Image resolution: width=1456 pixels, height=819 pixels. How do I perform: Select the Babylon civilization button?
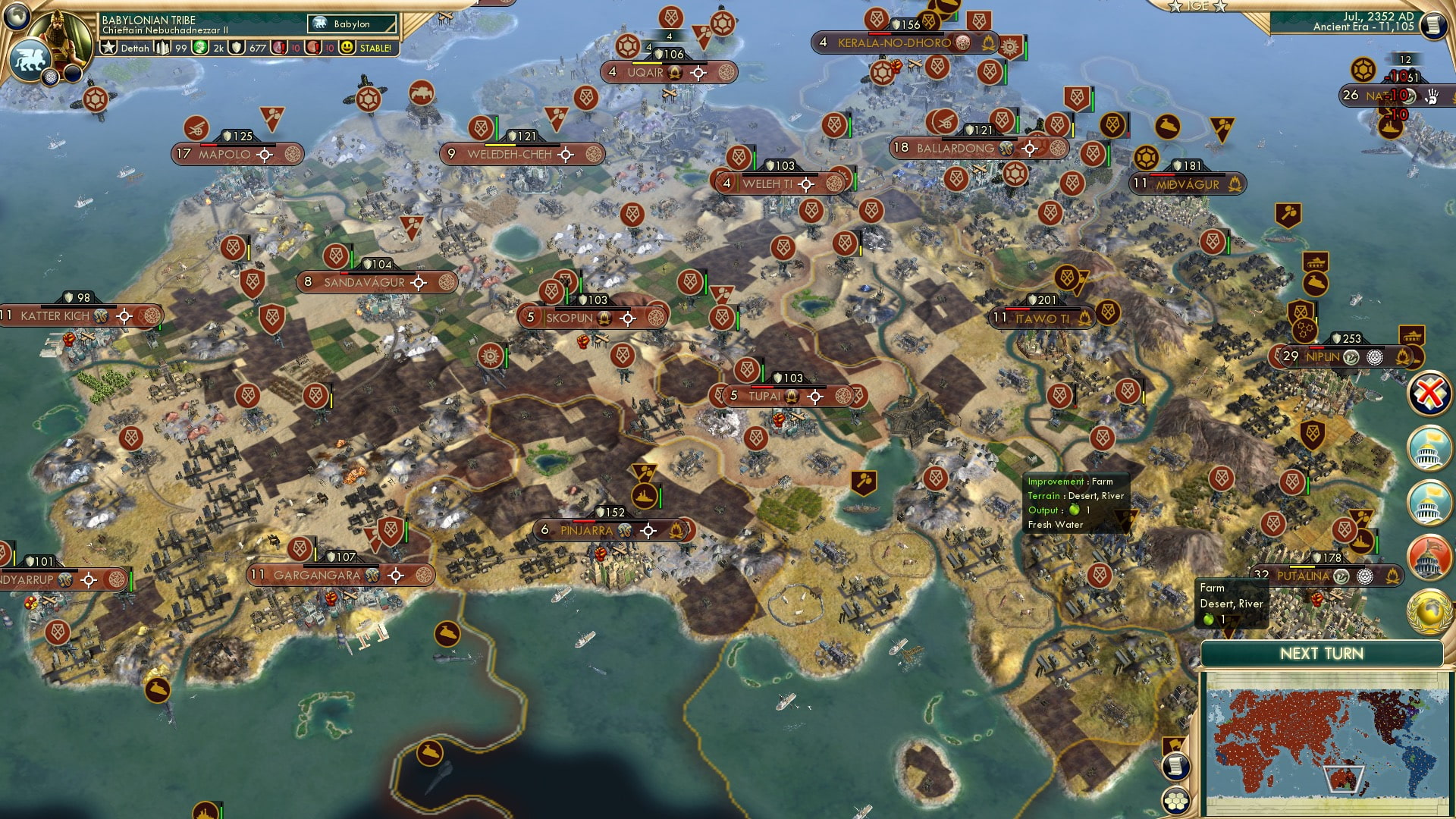[352, 24]
